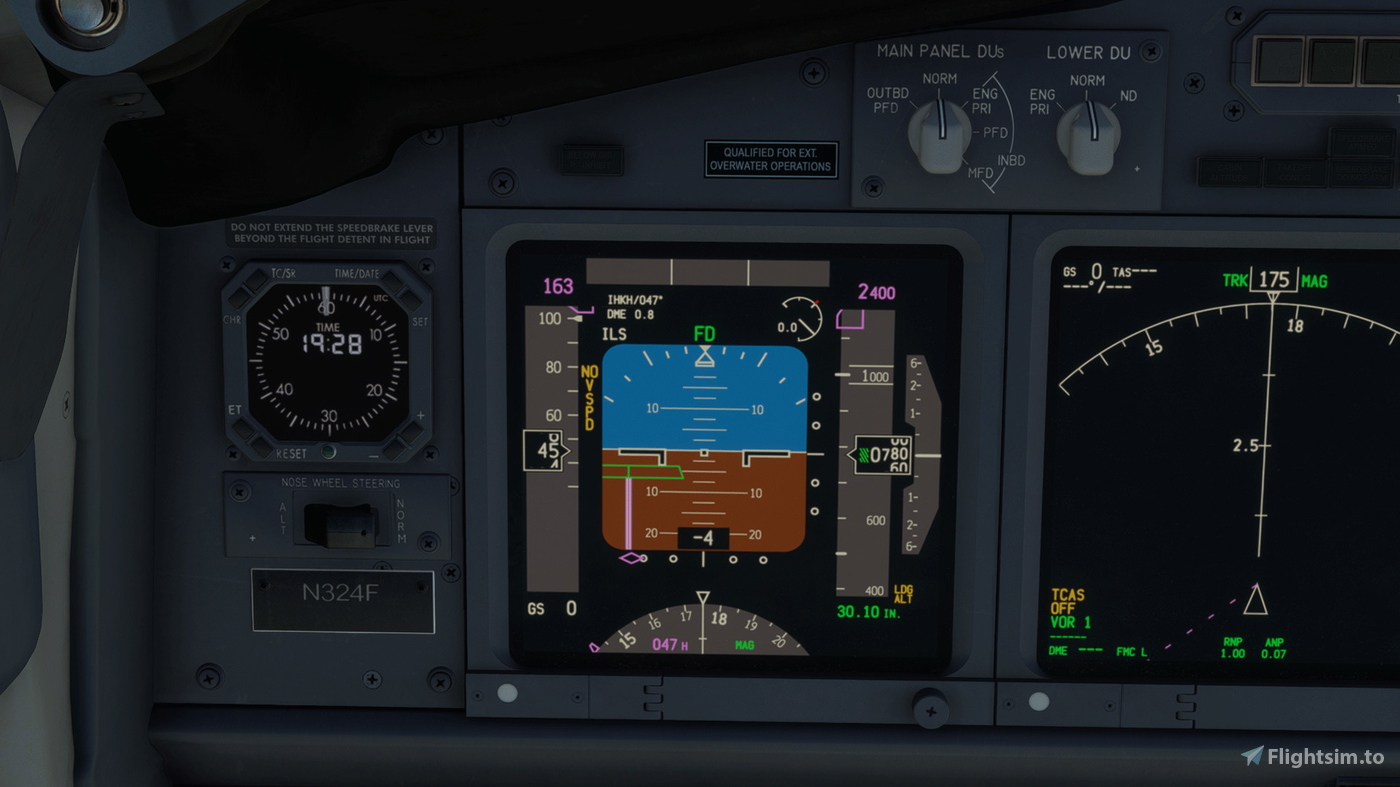Screen dimensions: 1400x787
Task: Click the N324F registration placard
Action: (x=342, y=602)
